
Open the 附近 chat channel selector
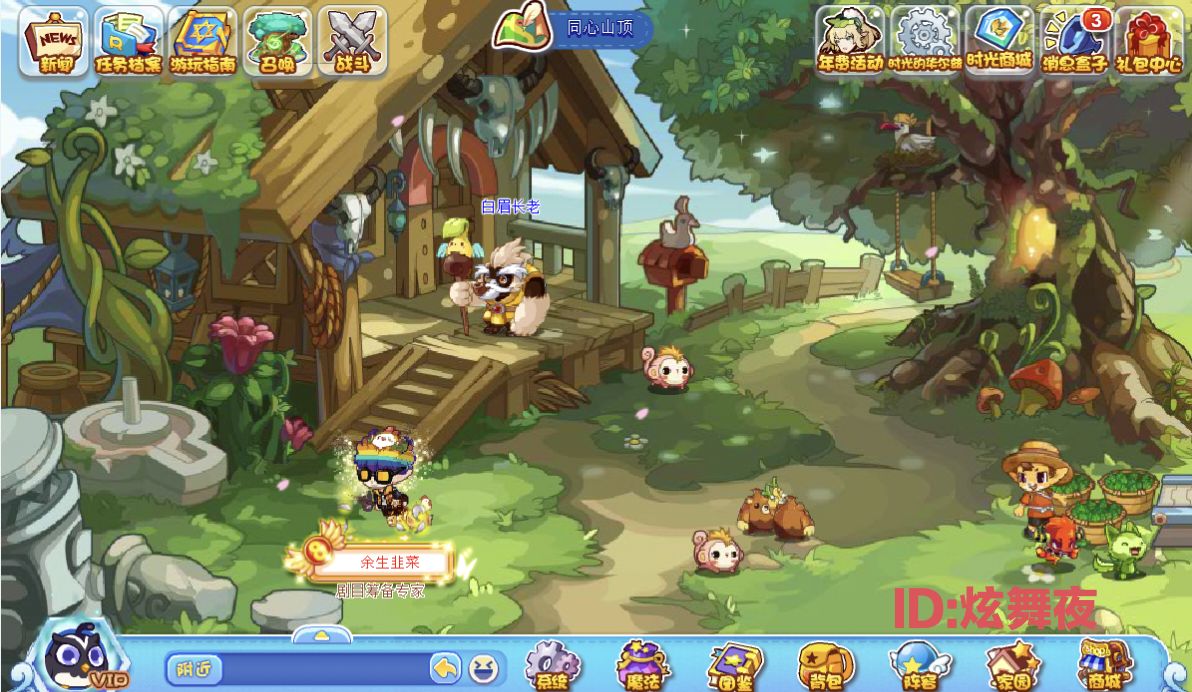[188, 667]
